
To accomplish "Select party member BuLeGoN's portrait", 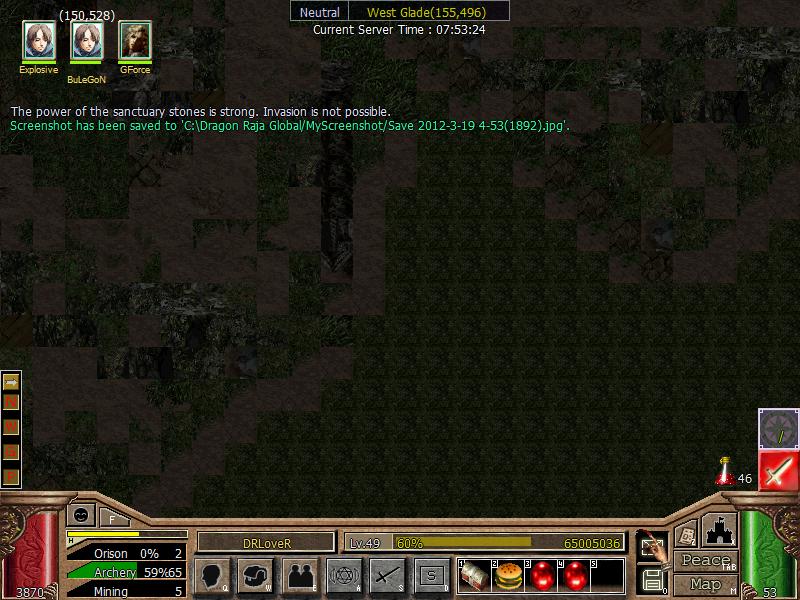I will point(87,42).
